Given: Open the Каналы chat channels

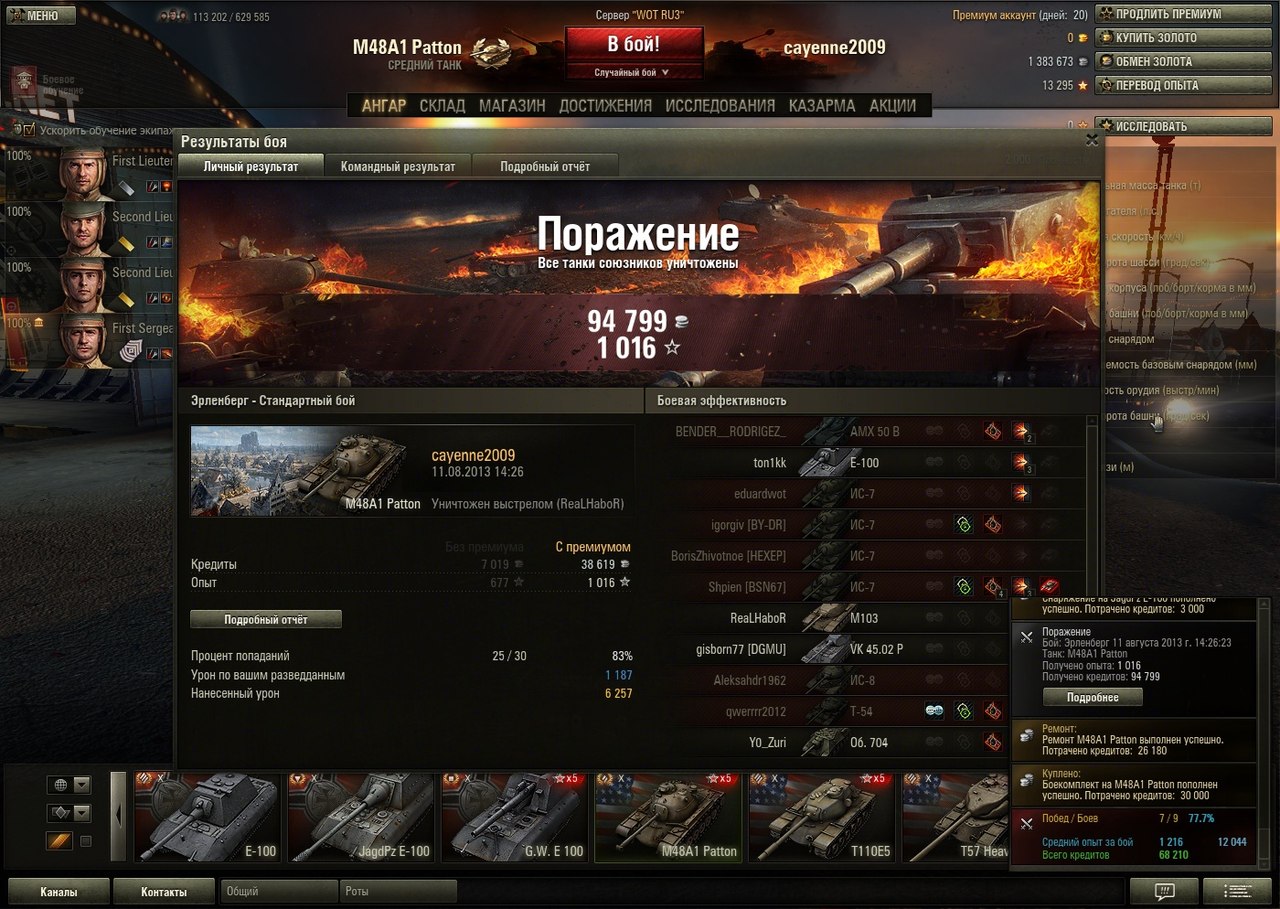Looking at the screenshot, I should [x=59, y=891].
